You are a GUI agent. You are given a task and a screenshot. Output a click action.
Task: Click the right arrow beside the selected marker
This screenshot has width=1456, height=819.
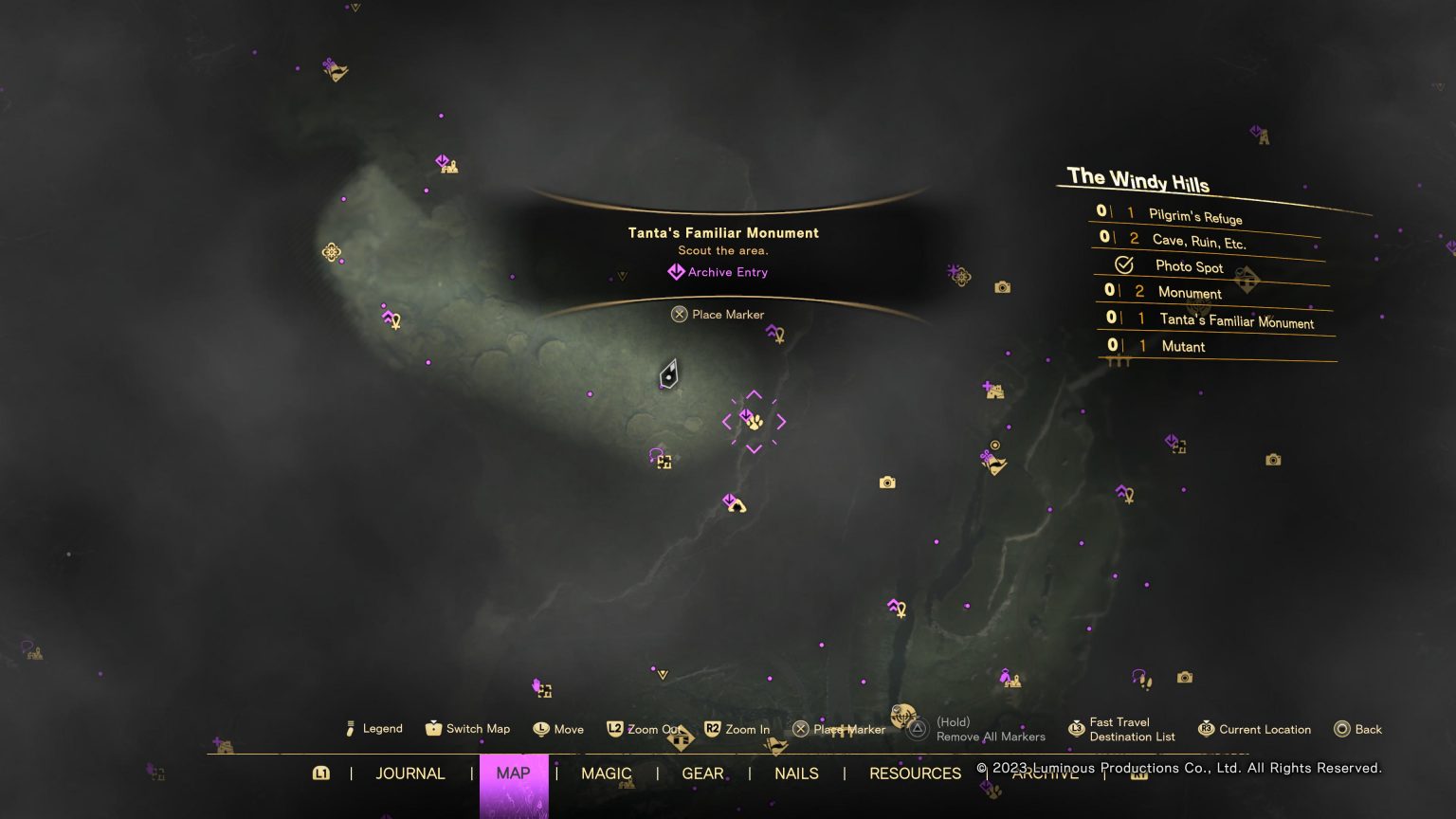point(779,420)
